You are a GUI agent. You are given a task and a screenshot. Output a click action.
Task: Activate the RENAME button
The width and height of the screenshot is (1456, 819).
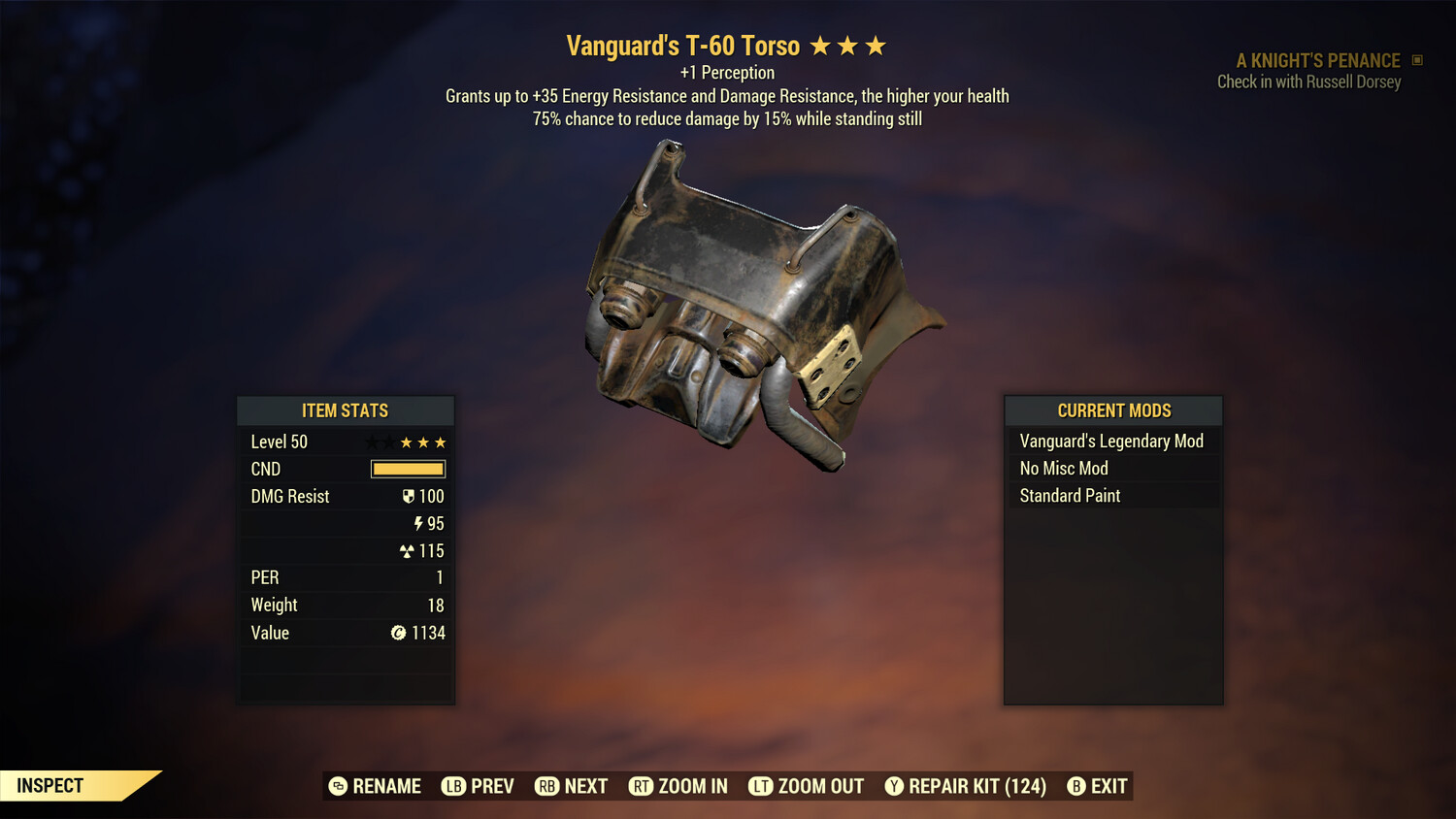click(x=384, y=786)
